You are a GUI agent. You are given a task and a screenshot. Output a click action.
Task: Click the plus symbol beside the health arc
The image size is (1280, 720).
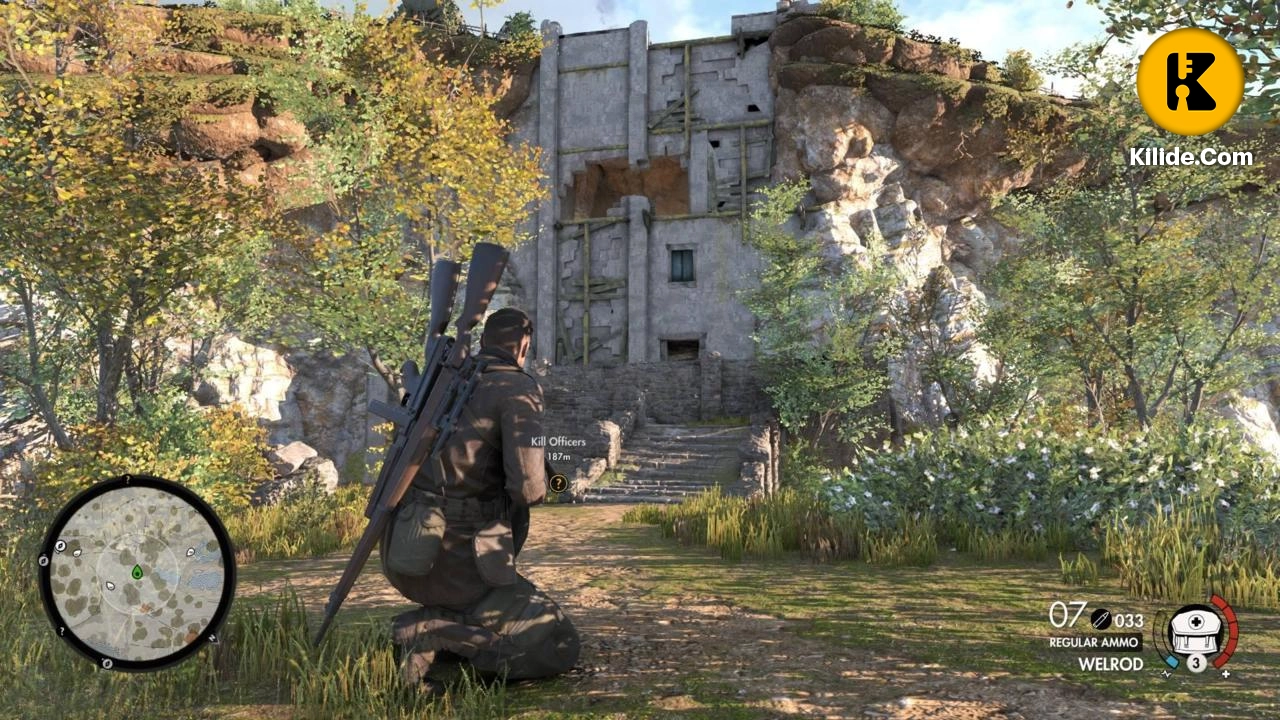[1225, 674]
